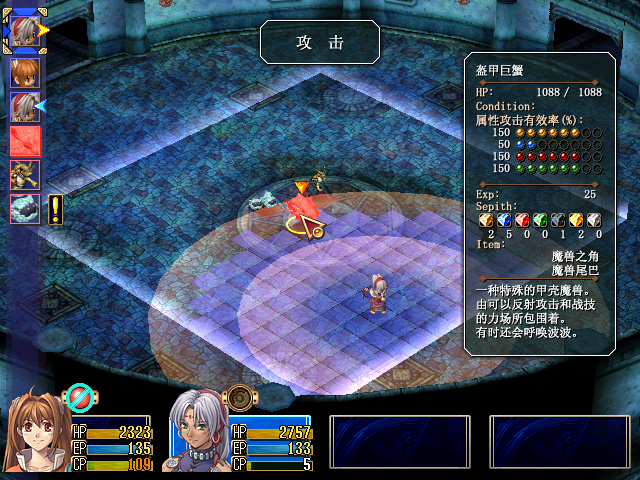
Task: Click the red and blue status orb icon
Action: point(78,398)
